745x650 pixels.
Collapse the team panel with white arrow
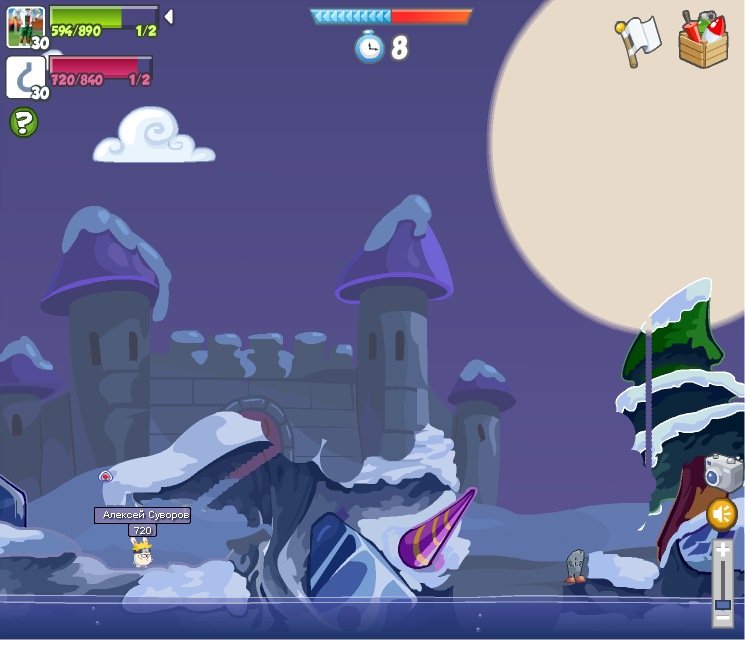tap(169, 16)
